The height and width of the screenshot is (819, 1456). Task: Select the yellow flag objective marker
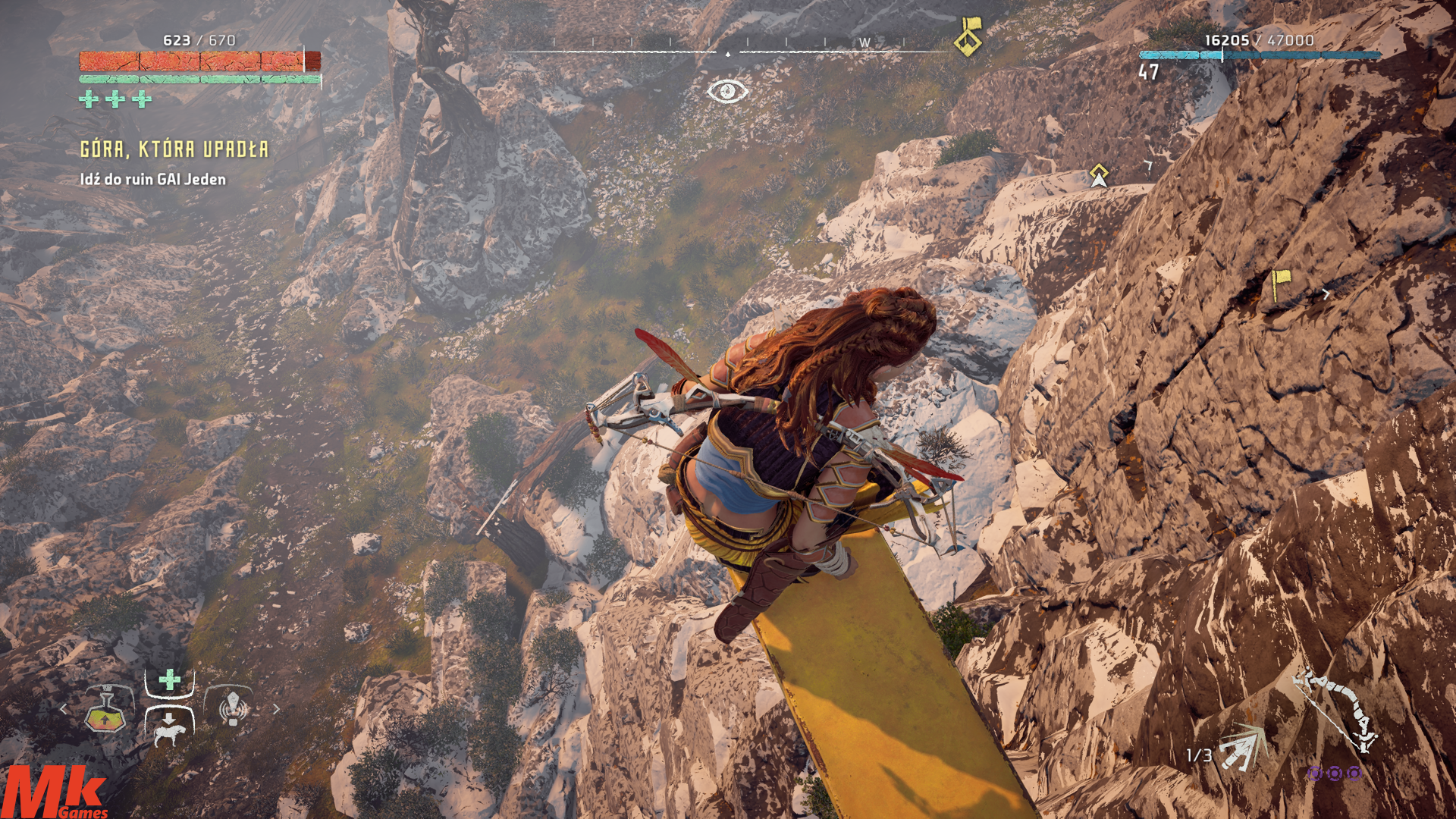click(x=1281, y=283)
